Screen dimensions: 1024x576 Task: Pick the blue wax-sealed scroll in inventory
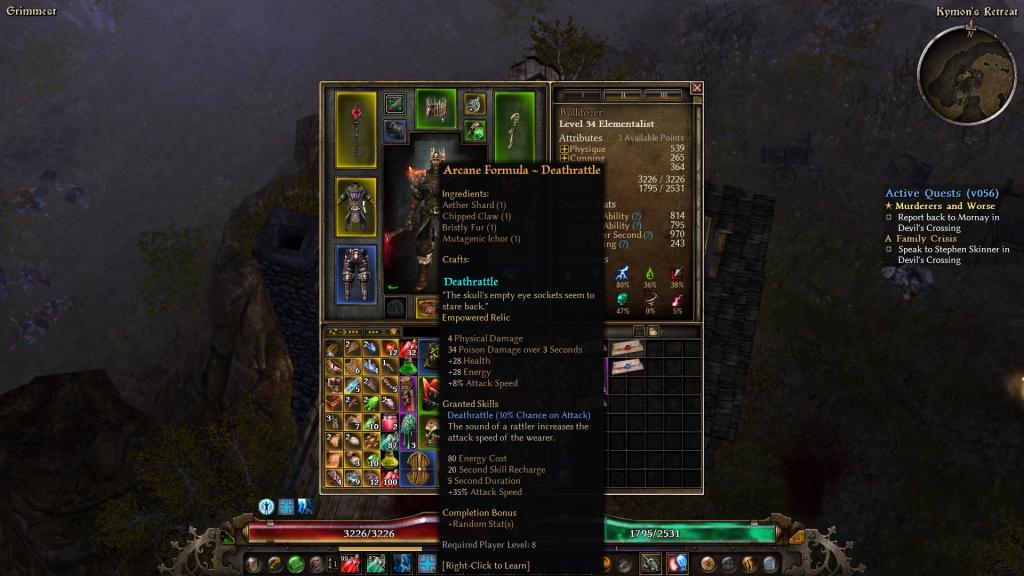[628, 366]
